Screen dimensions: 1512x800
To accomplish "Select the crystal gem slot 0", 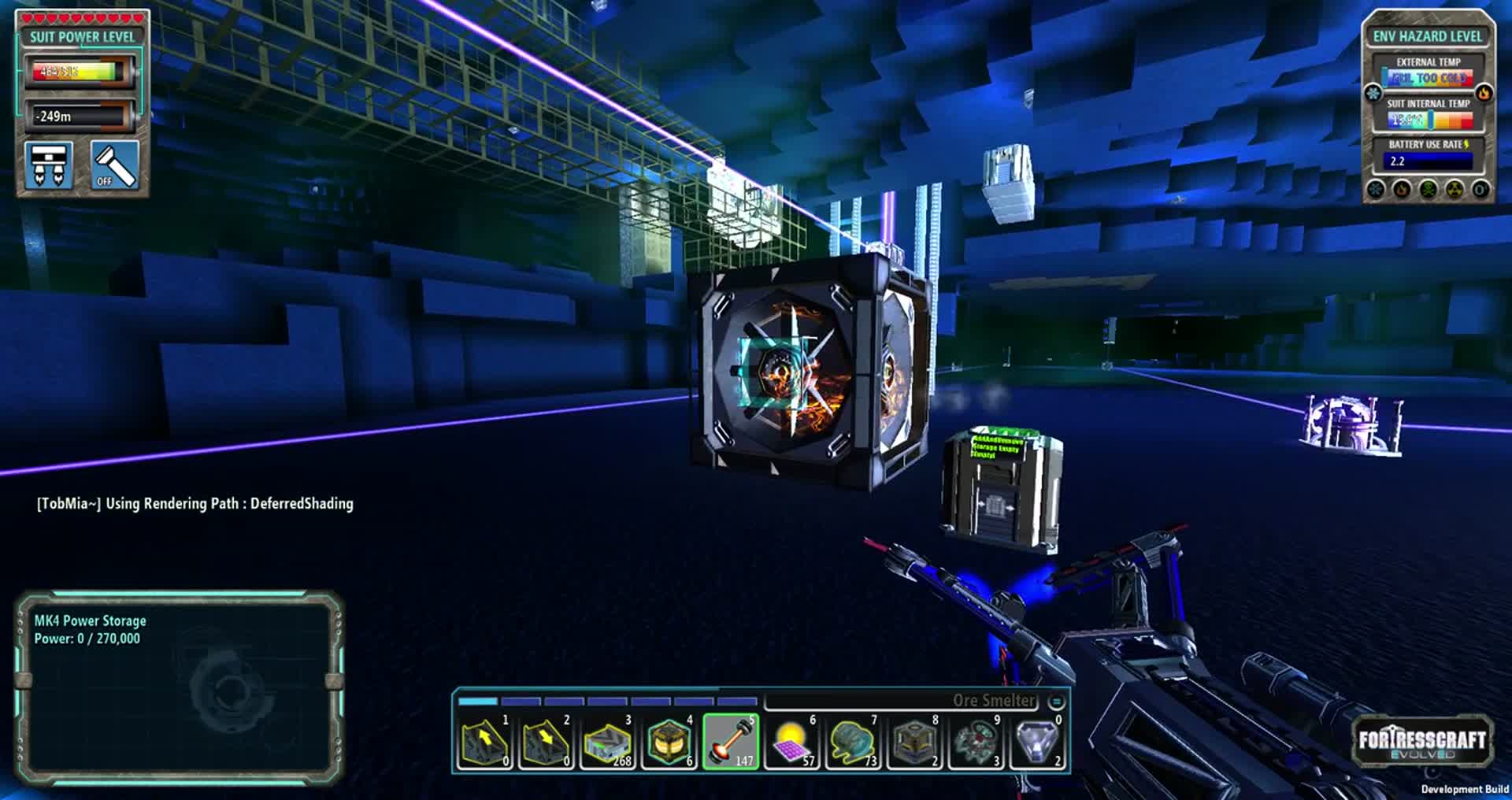I will point(1037,742).
